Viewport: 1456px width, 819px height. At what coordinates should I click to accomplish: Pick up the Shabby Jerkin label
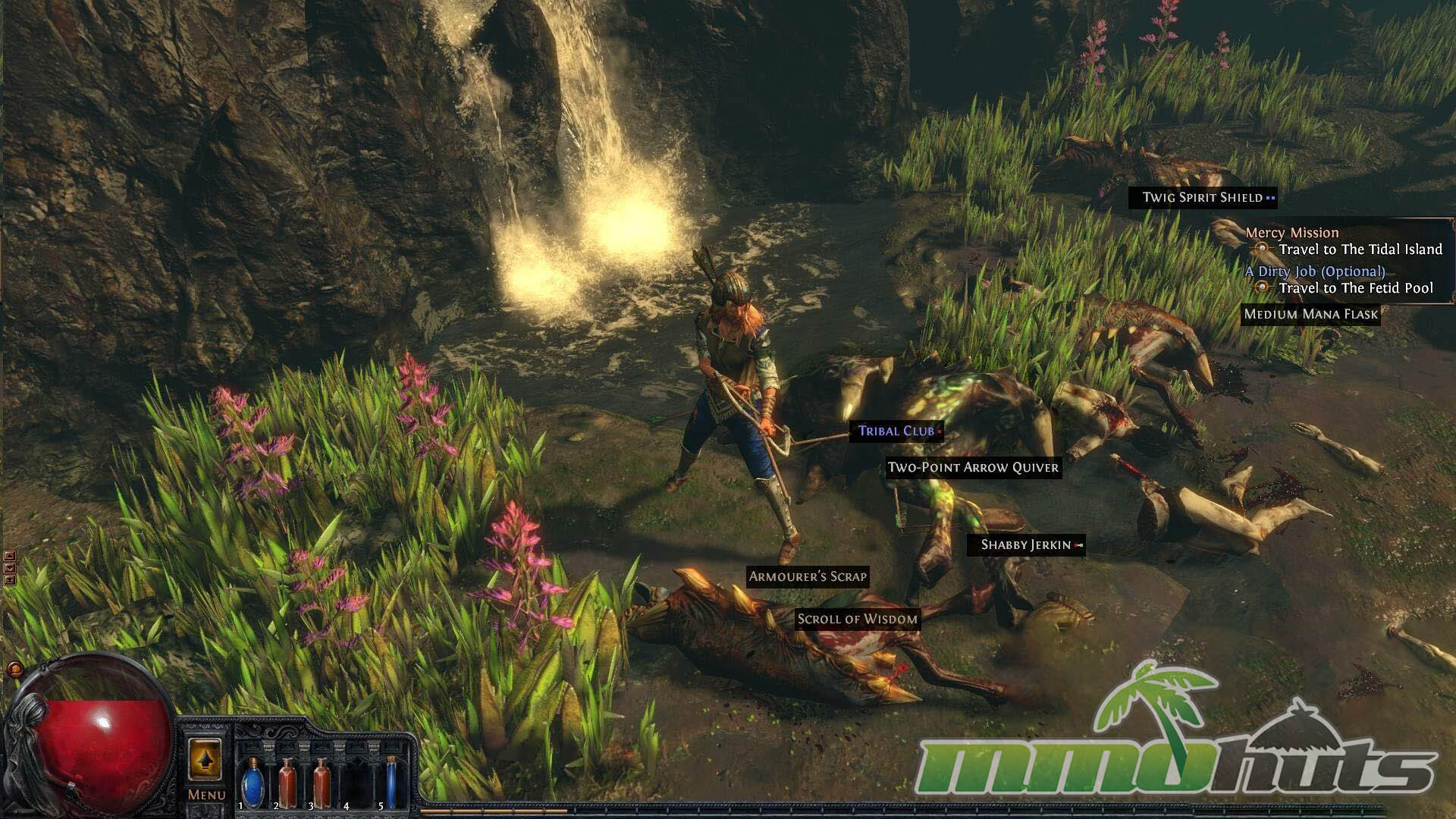(x=1026, y=545)
